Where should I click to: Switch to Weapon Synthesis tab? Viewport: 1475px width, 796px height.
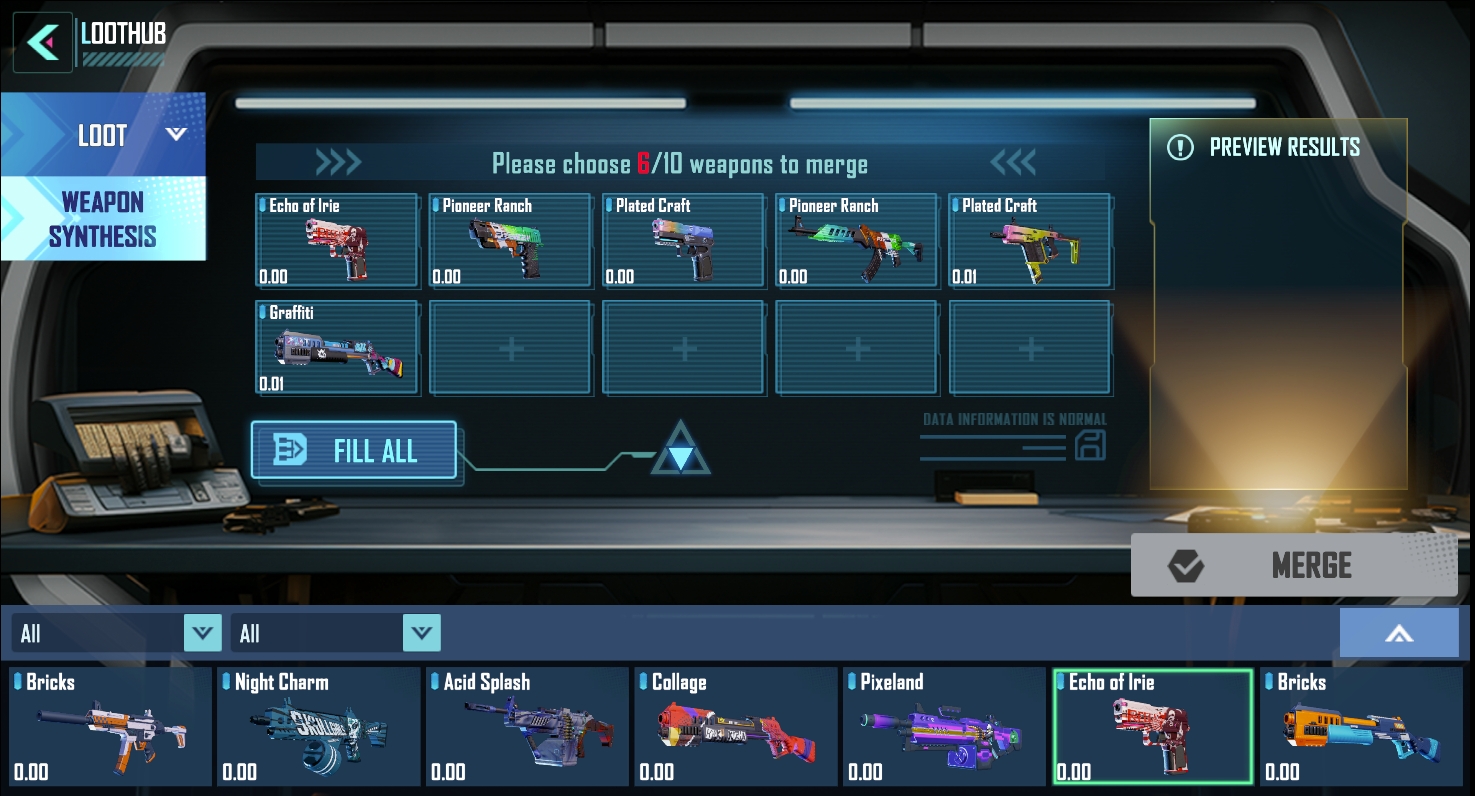[x=103, y=219]
